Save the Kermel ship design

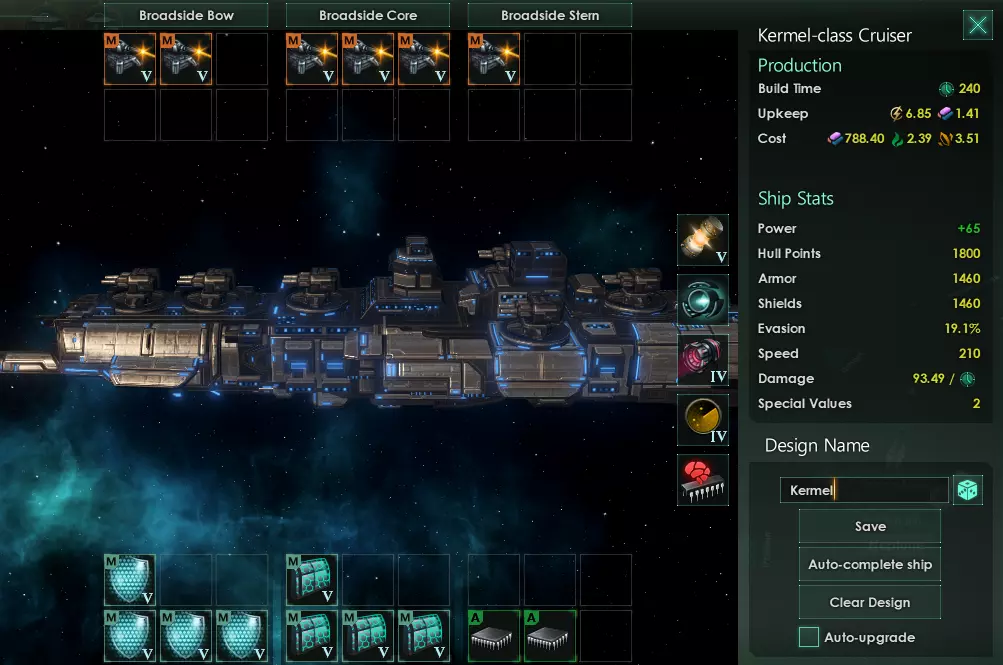[870, 527]
